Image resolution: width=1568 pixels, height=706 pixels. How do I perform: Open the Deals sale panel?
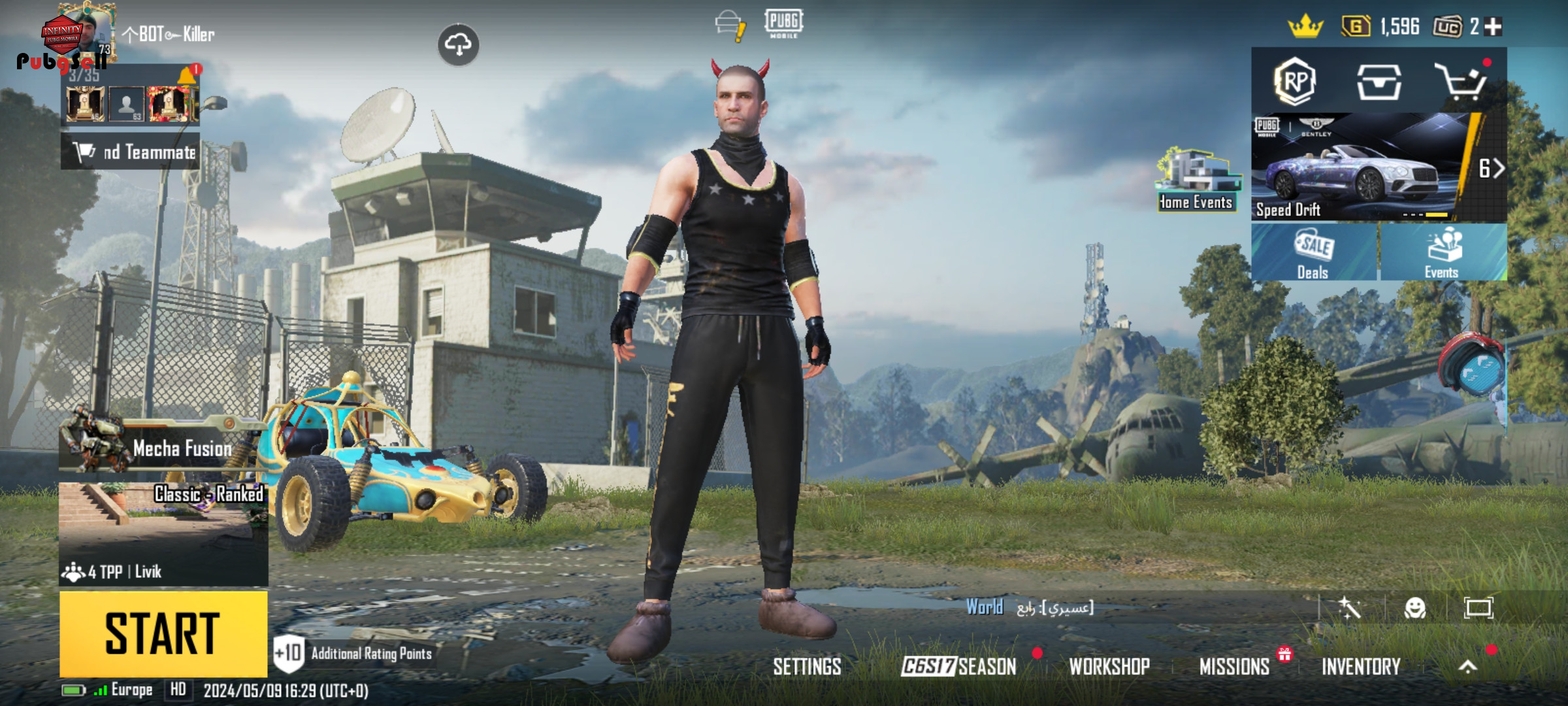pos(1313,253)
